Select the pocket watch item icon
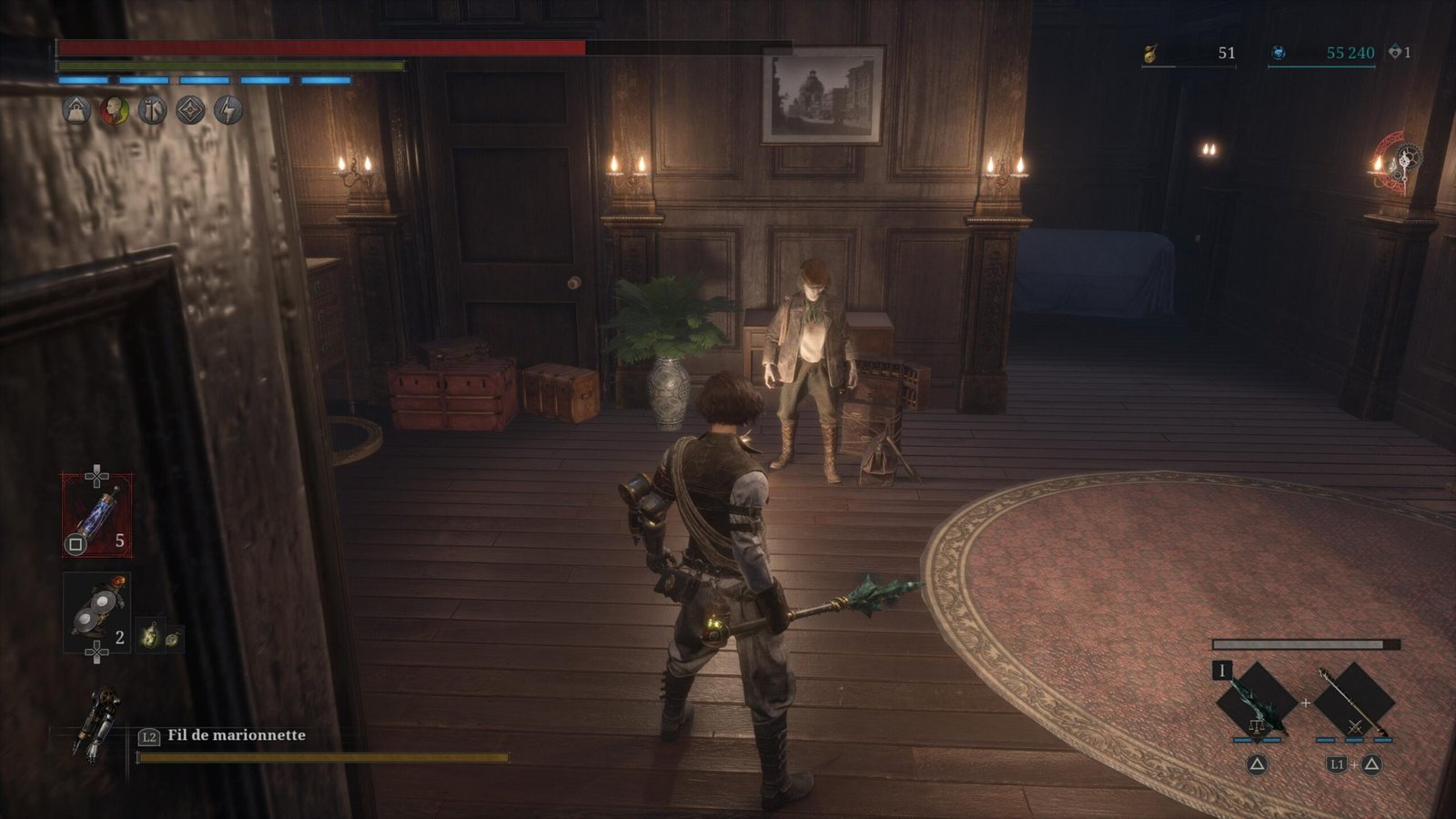1456x819 pixels. [171, 637]
